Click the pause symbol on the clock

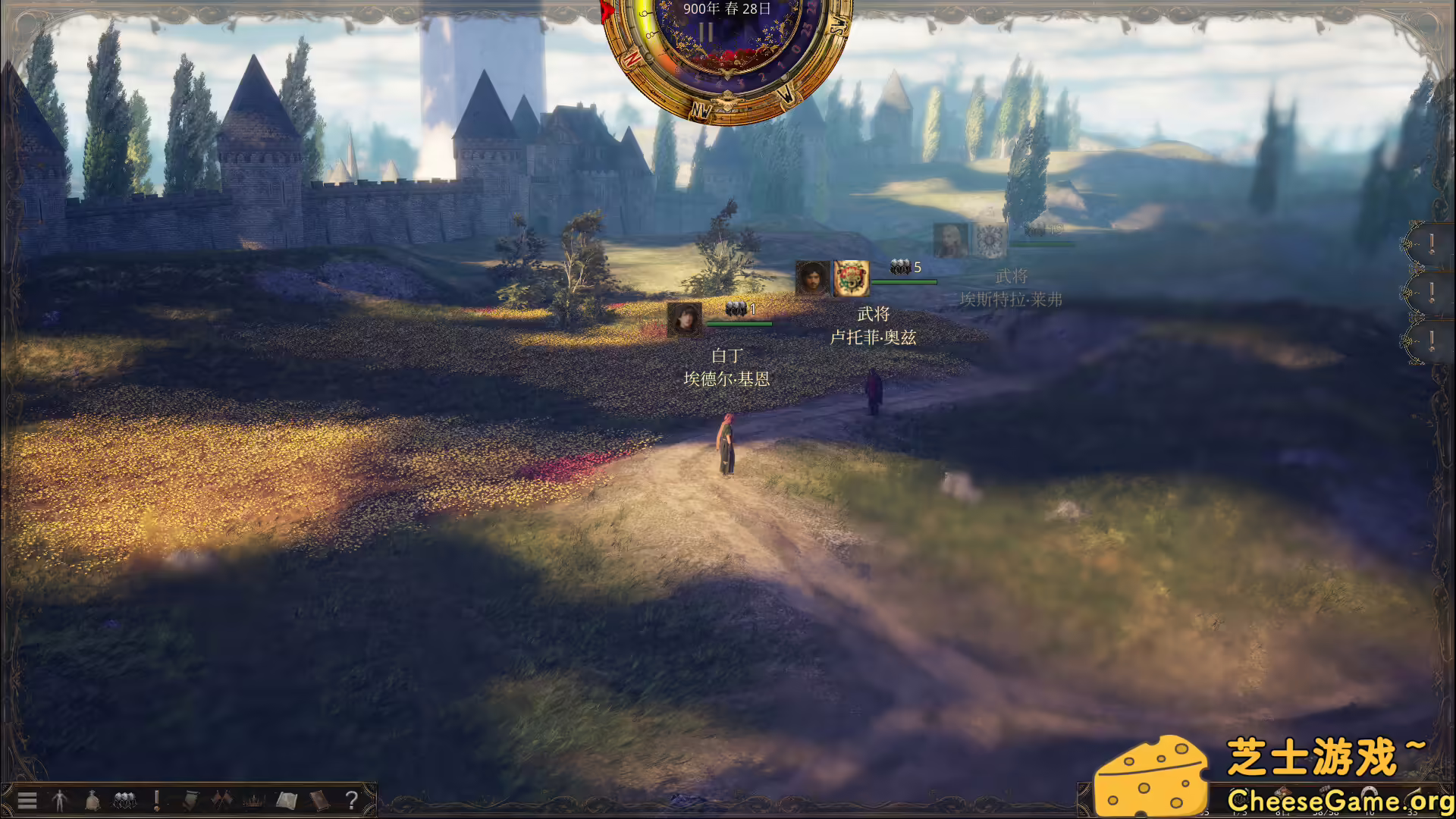[708, 32]
